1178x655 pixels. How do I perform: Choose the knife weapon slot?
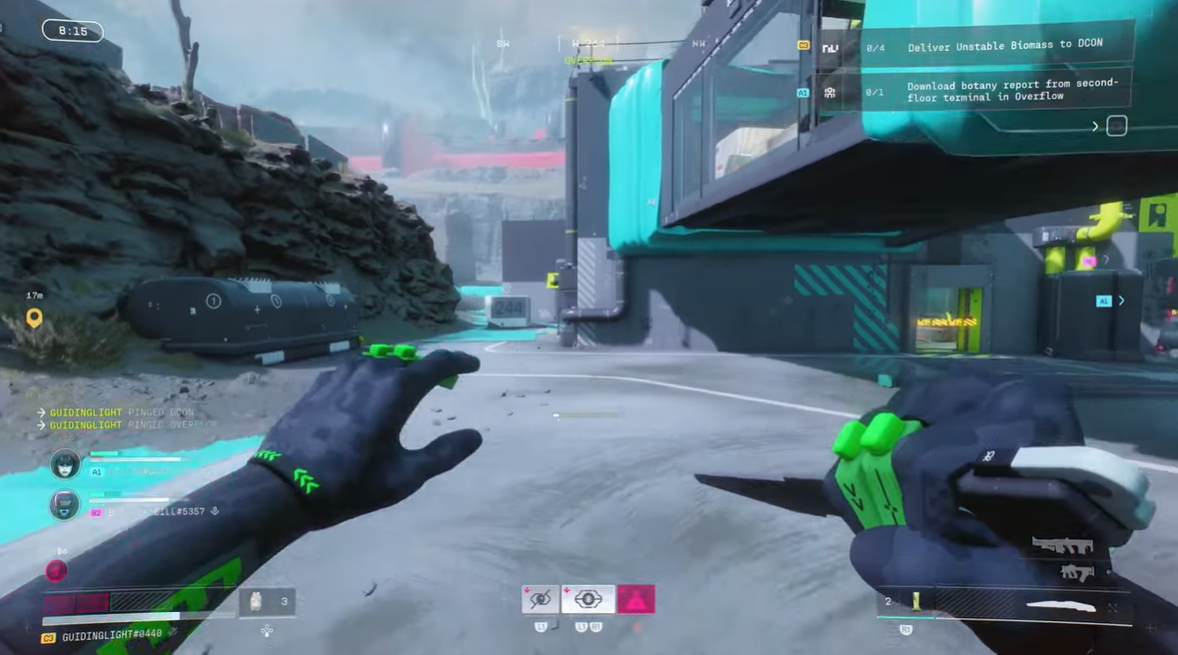pyautogui.click(x=1061, y=605)
